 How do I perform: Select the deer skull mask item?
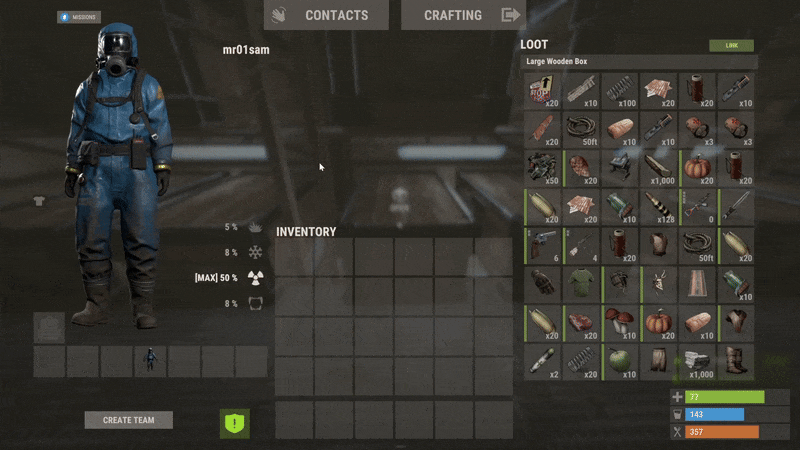point(659,284)
